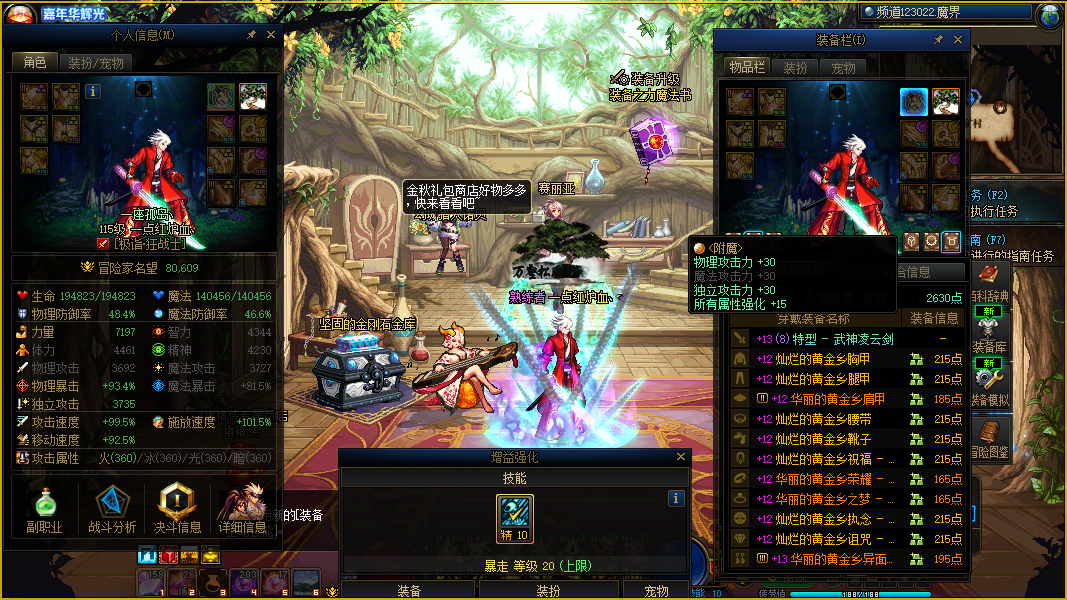Switch to the 装扮 tab in 装备栏
Image resolution: width=1067 pixels, height=600 pixels.
(x=795, y=69)
